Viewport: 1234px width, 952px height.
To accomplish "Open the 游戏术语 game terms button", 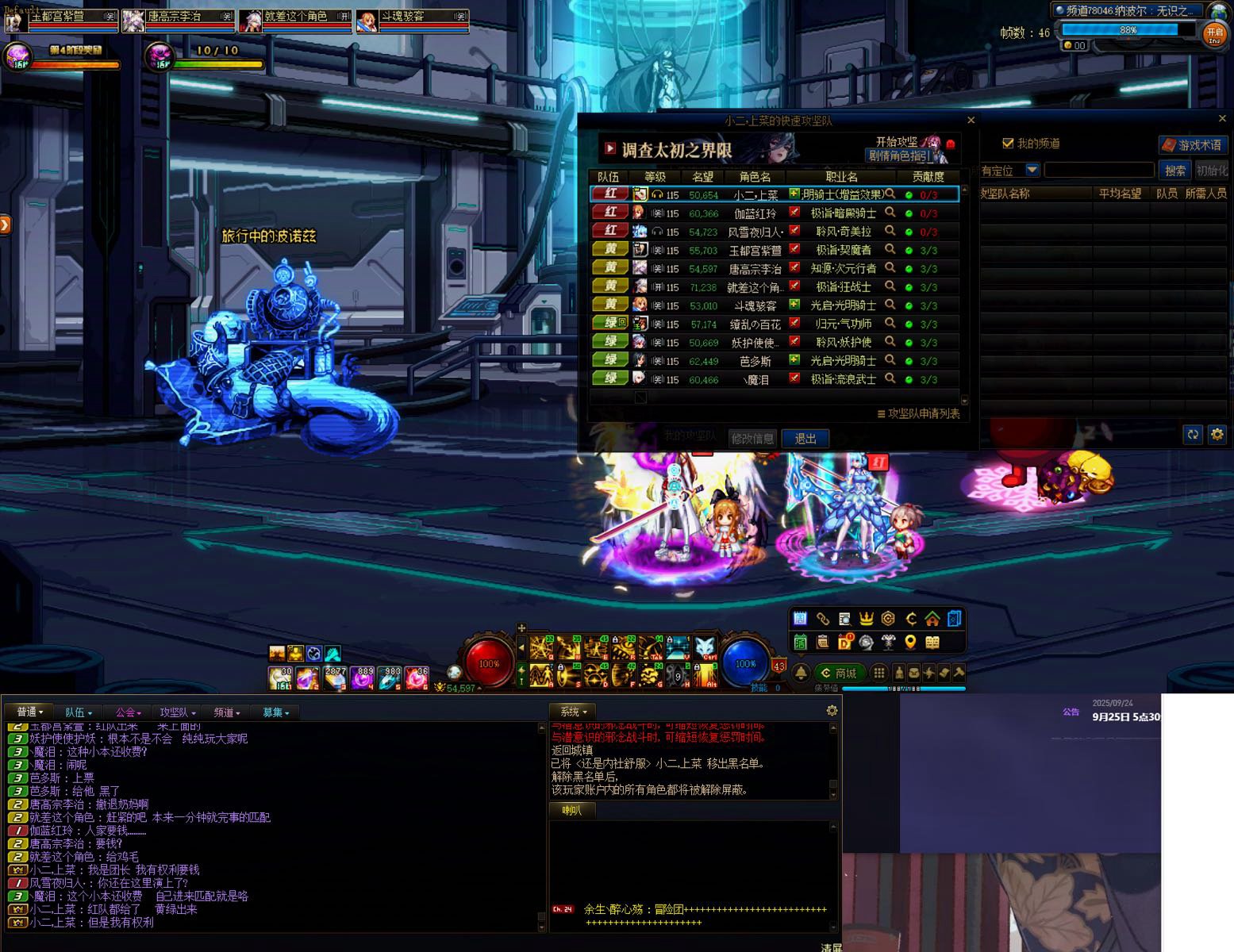I will point(1193,145).
